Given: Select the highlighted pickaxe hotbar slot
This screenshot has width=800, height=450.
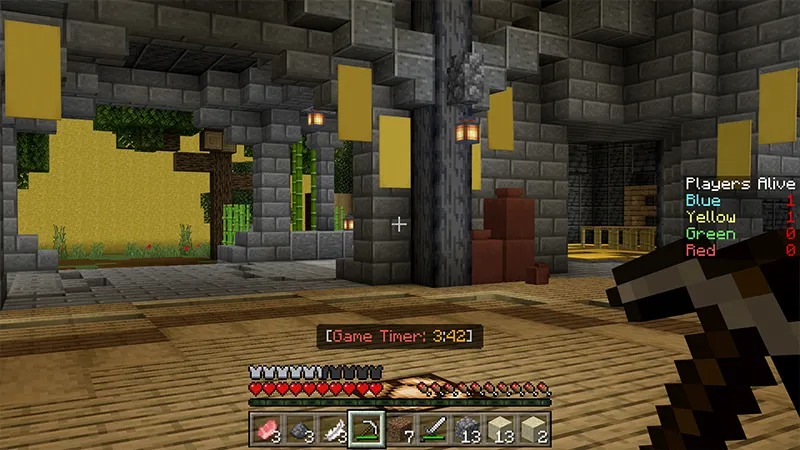Looking at the screenshot, I should pos(367,430).
